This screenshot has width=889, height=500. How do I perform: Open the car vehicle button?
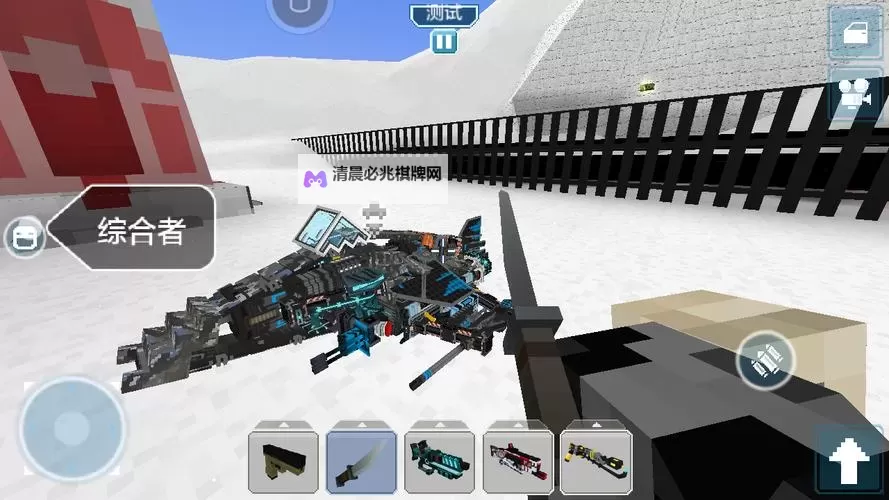point(855,35)
